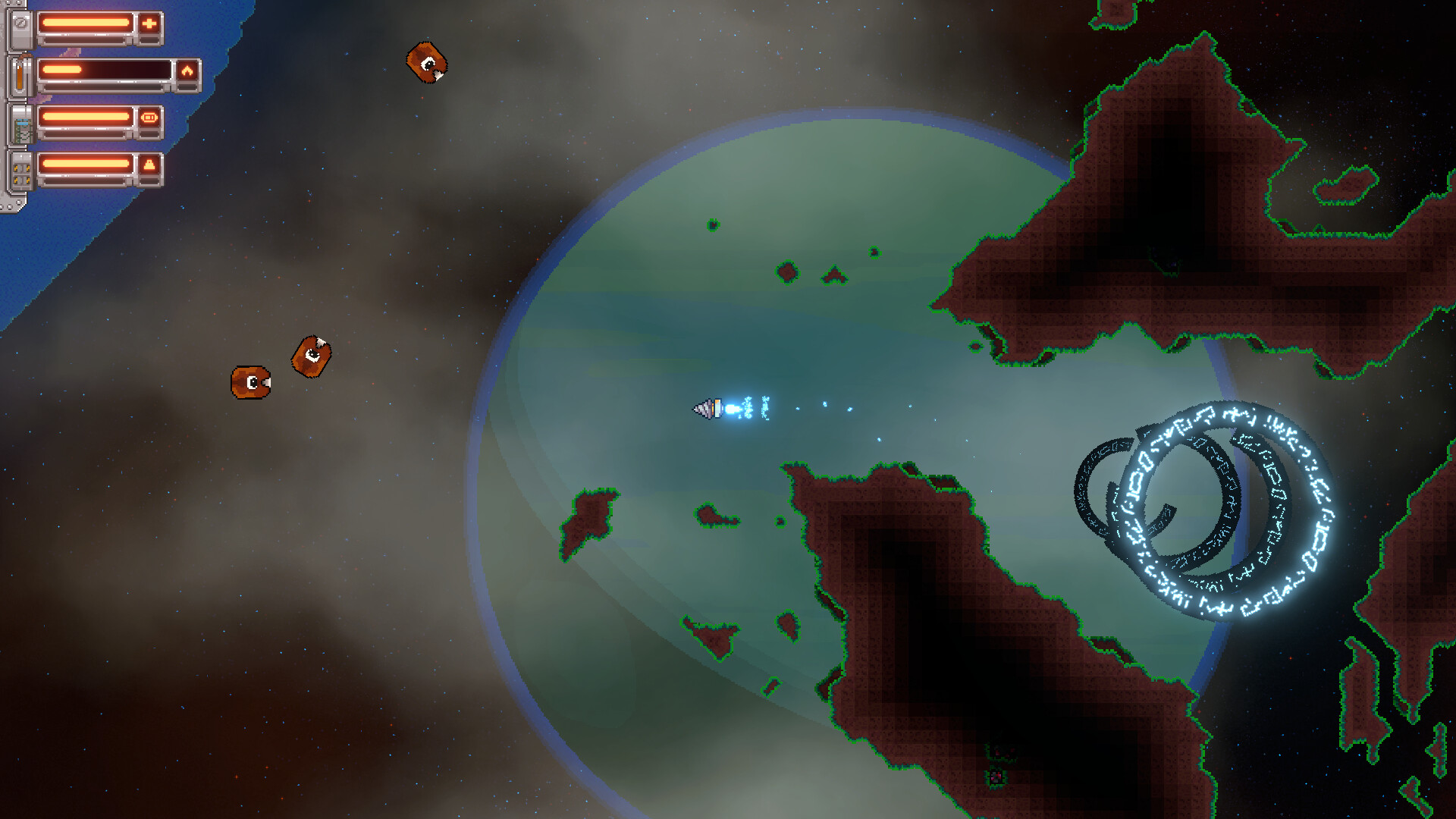Click the cargo bar bottom segment

pyautogui.click(x=84, y=182)
